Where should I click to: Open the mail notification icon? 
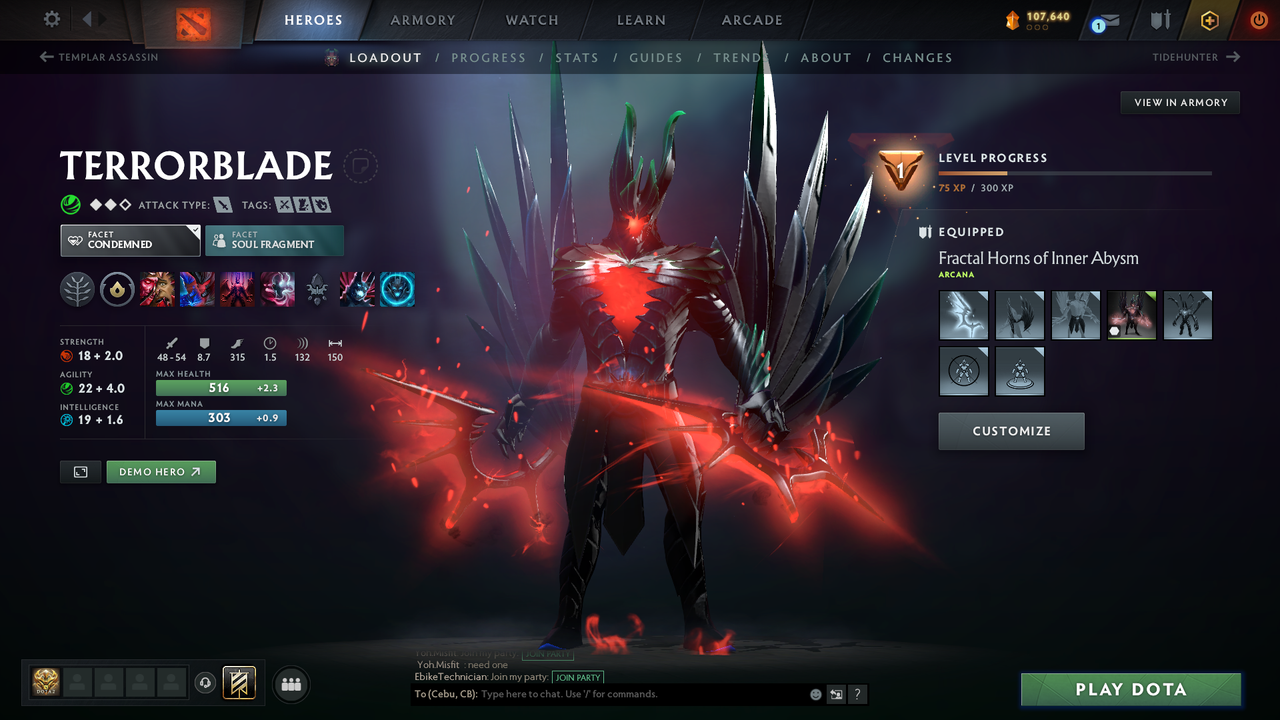pyautogui.click(x=1104, y=19)
